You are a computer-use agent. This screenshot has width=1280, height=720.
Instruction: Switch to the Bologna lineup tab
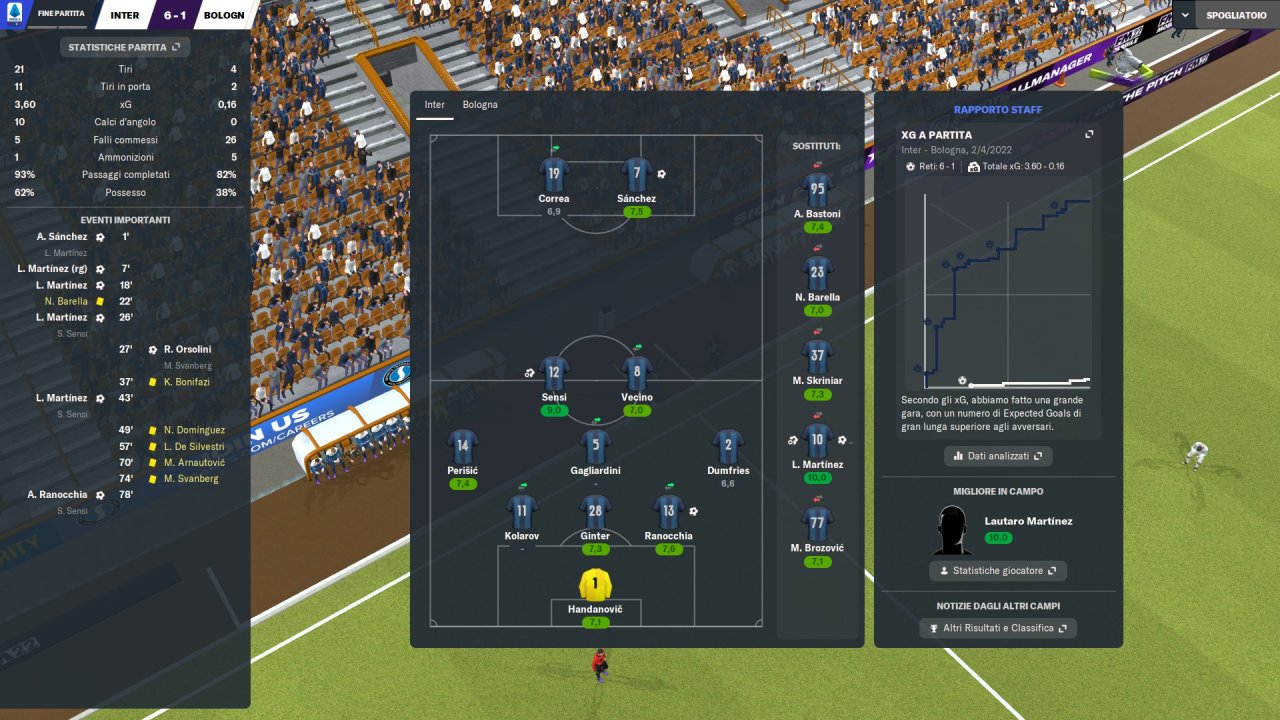479,105
